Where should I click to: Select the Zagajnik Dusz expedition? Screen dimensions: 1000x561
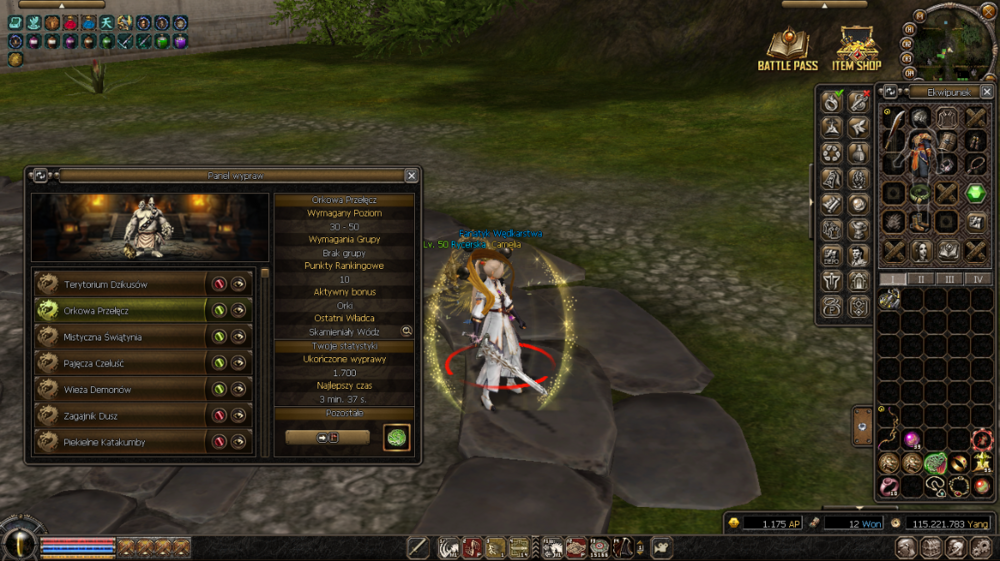(120, 415)
